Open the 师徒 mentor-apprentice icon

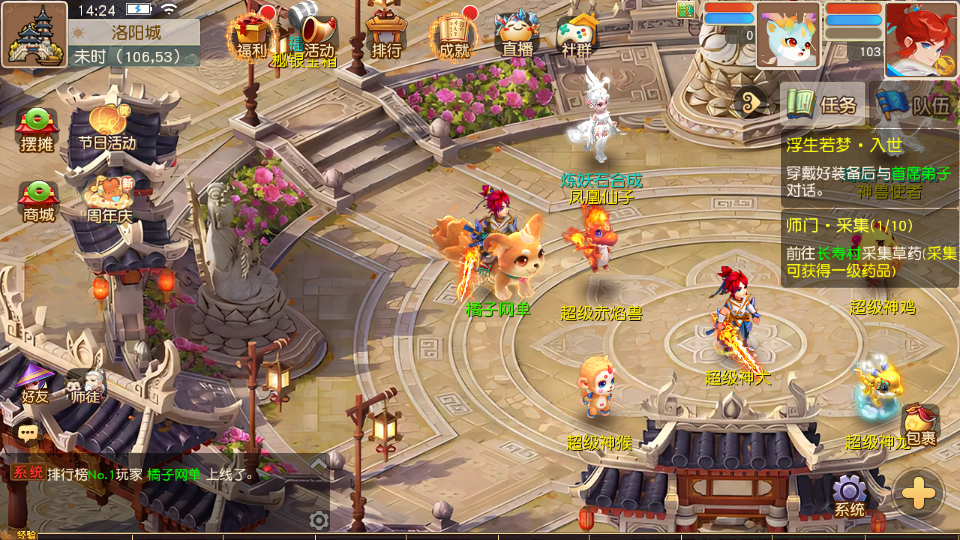86,384
